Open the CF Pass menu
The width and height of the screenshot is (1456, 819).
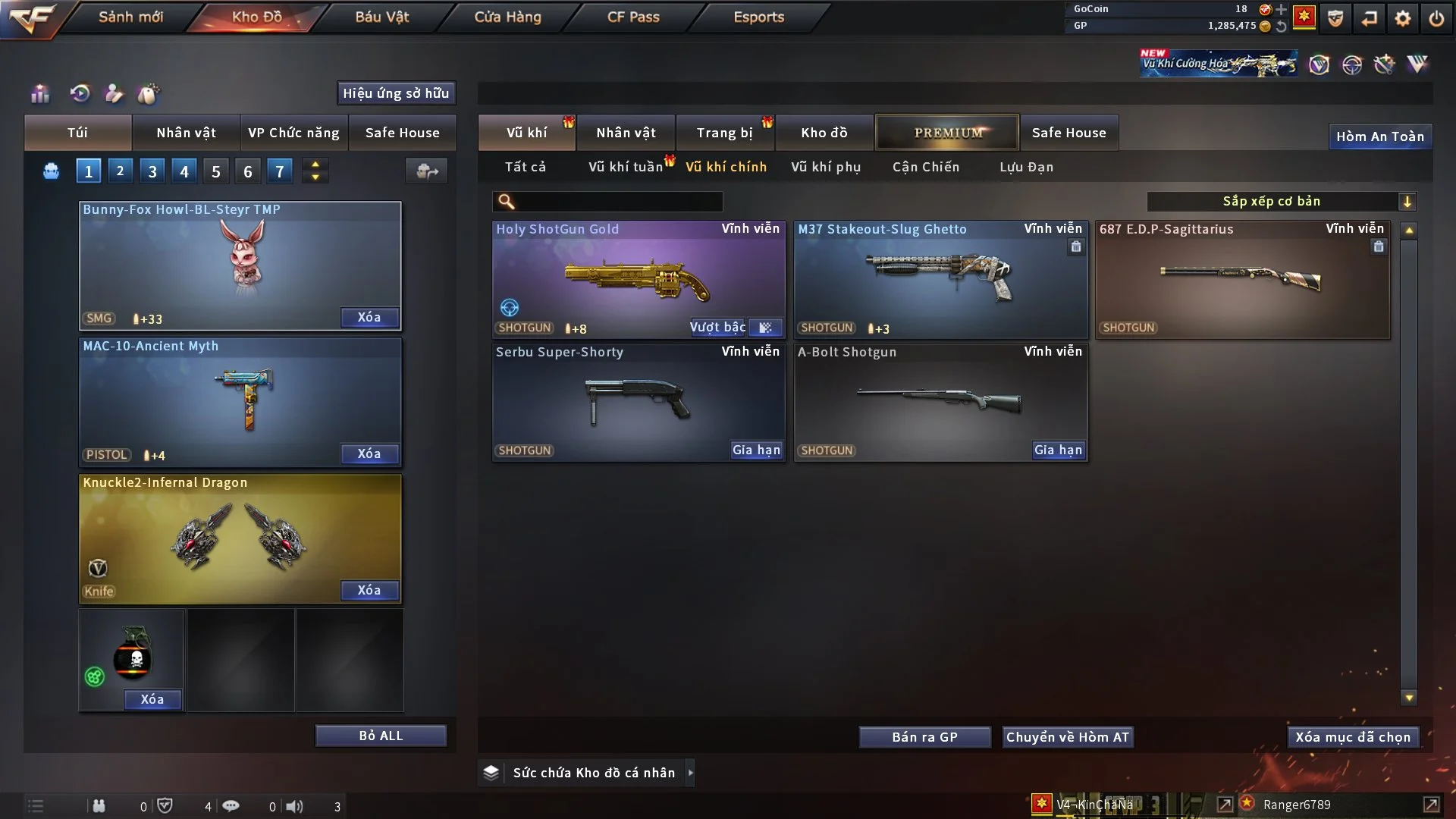point(633,17)
